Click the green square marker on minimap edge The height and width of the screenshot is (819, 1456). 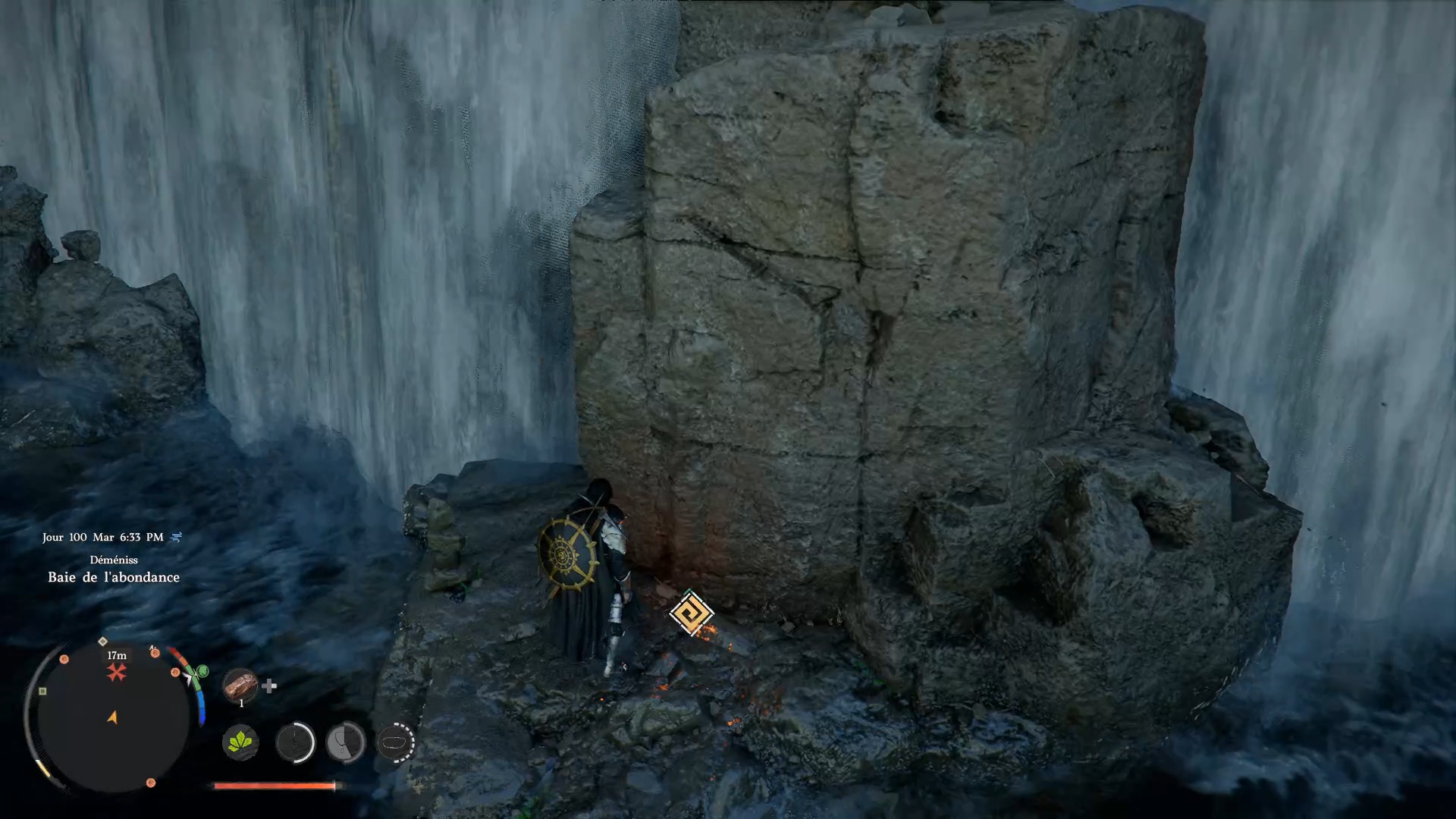[x=42, y=691]
